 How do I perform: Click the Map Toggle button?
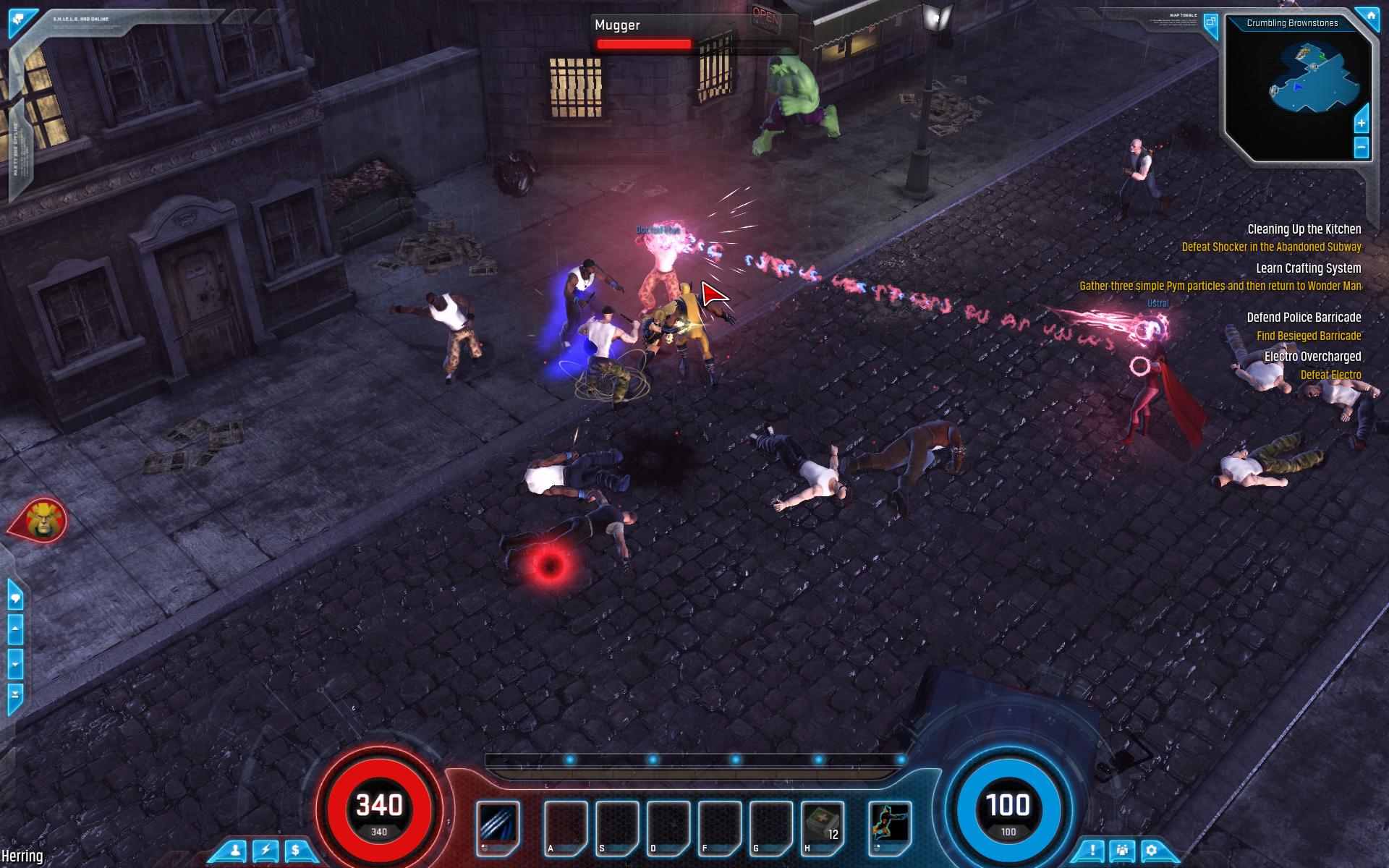click(x=1210, y=22)
